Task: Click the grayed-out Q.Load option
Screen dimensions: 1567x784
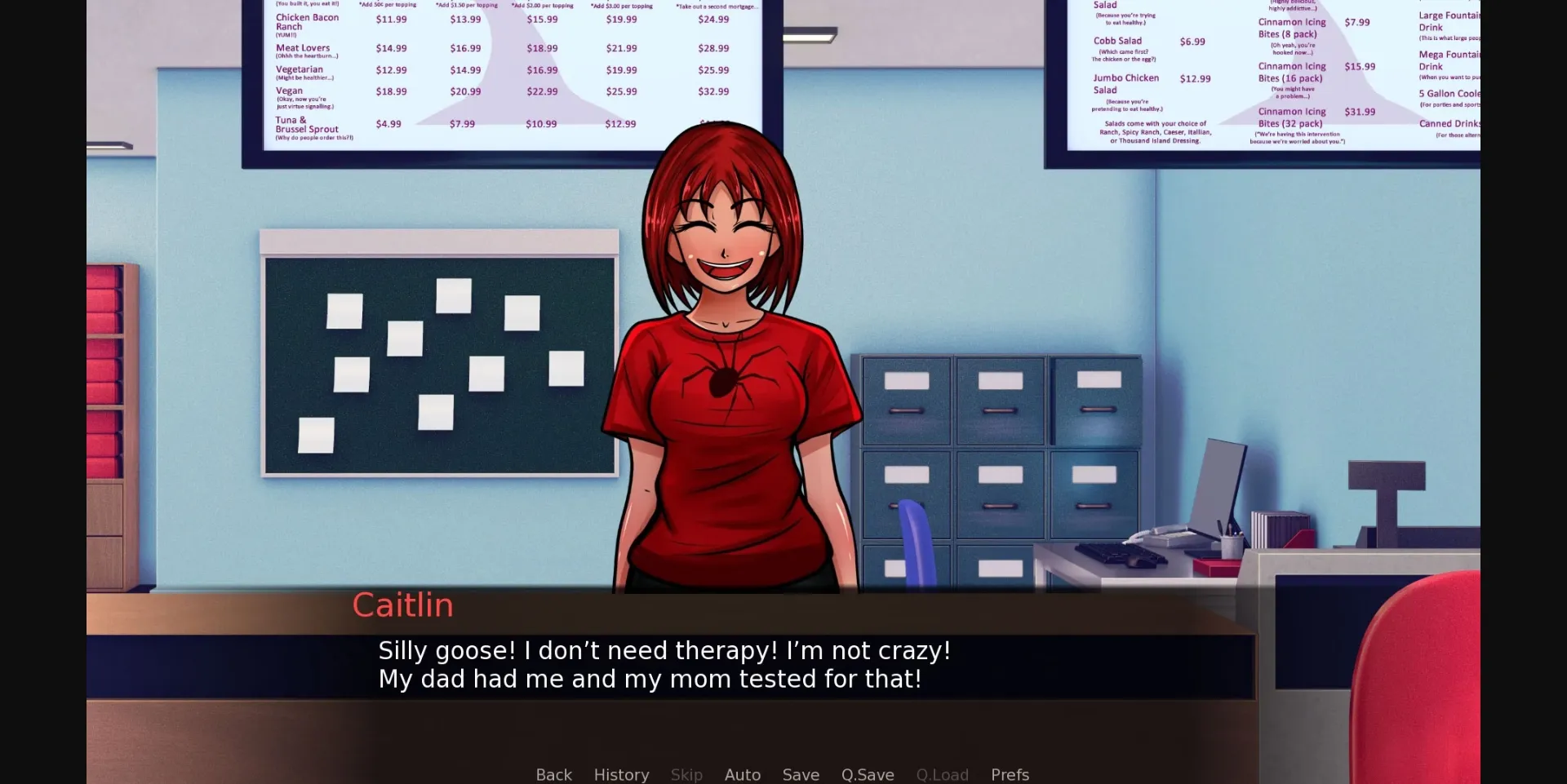Action: pos(942,774)
